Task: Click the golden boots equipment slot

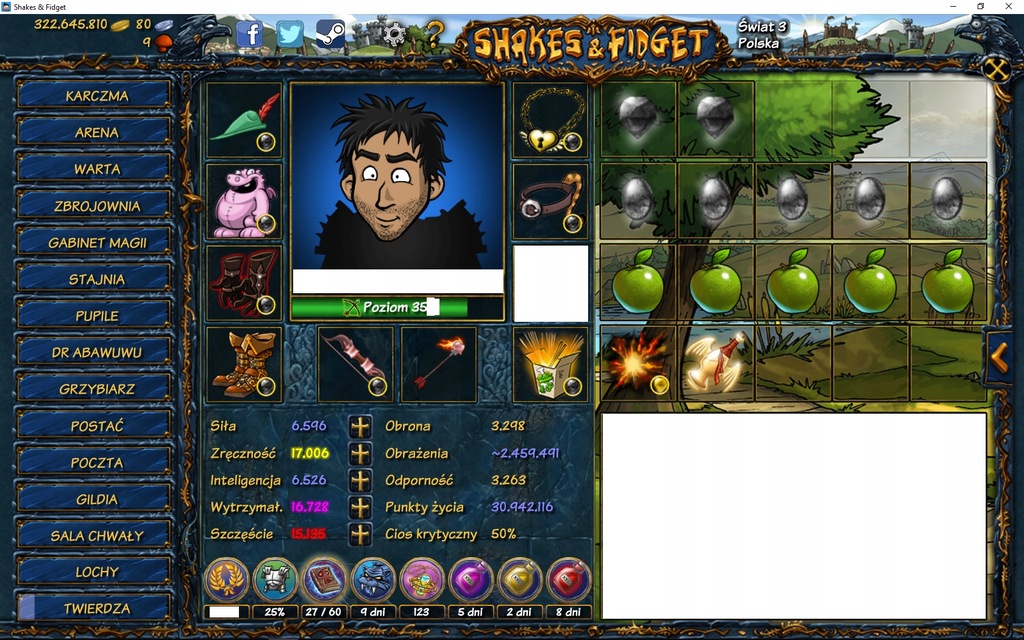Action: point(244,364)
